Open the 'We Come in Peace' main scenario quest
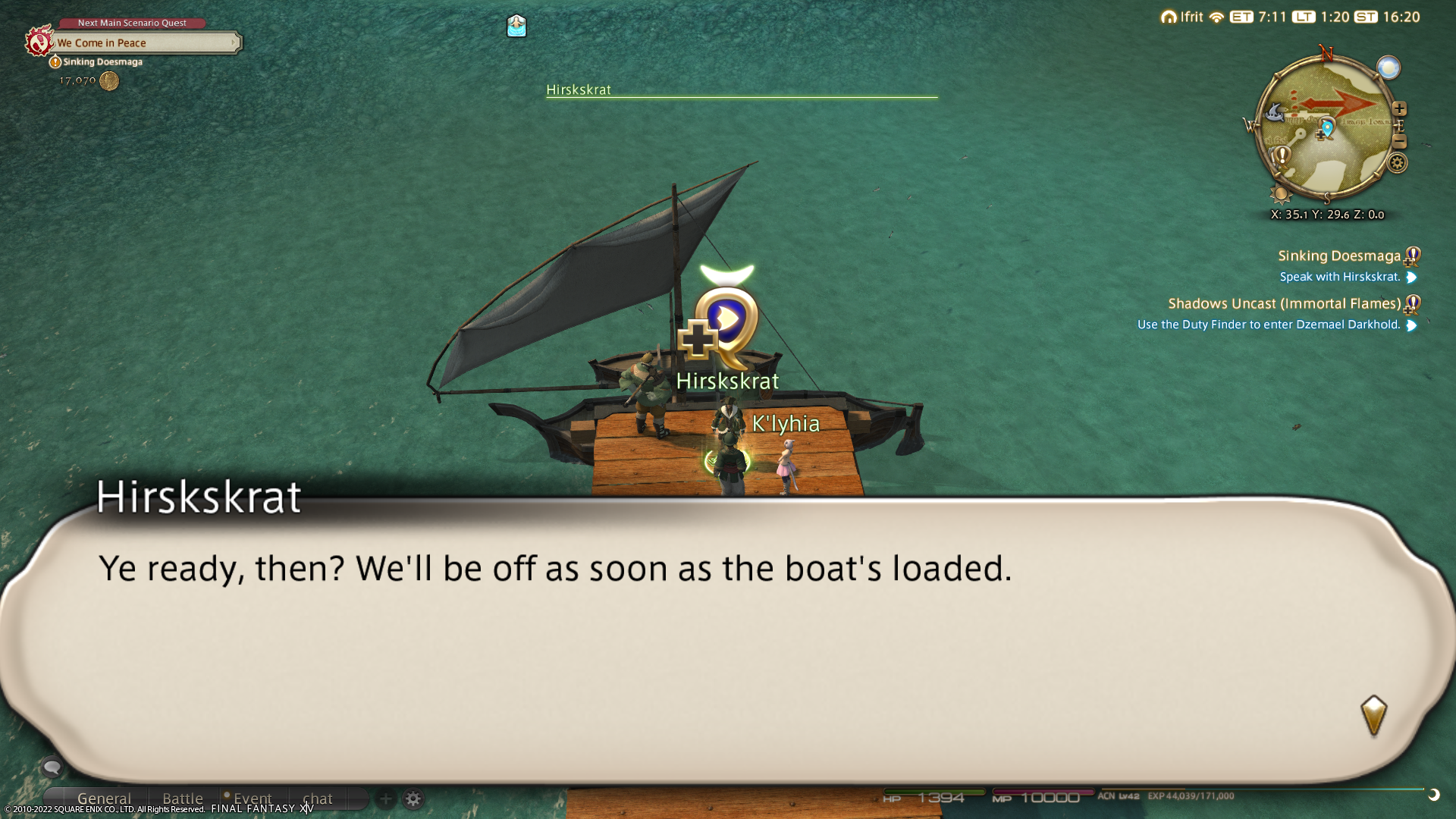Viewport: 1456px width, 819px height. pyautogui.click(x=144, y=43)
